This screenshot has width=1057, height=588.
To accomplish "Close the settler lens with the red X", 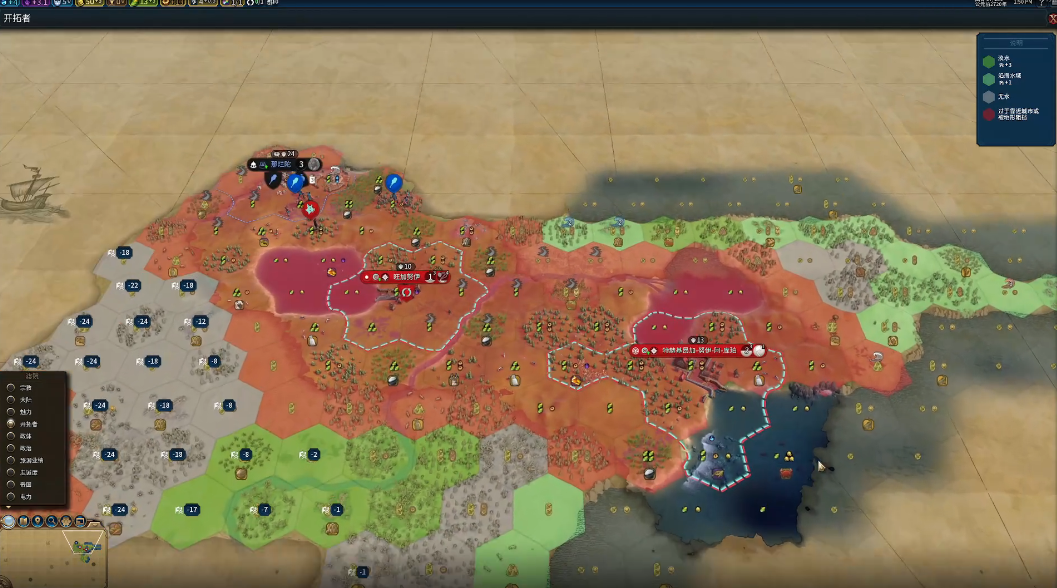I will pos(1052,18).
